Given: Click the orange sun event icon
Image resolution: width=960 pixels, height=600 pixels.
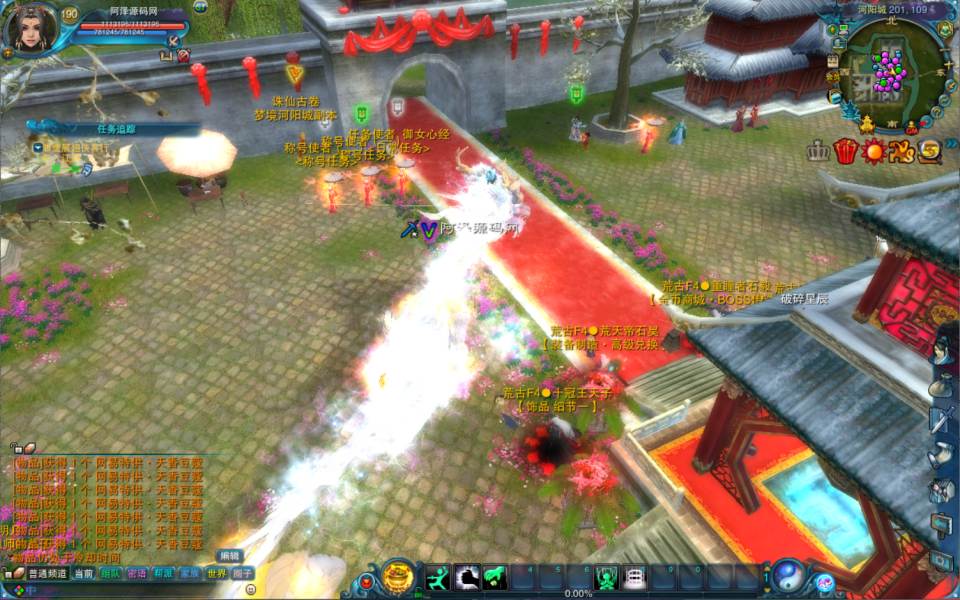Looking at the screenshot, I should pos(874,152).
